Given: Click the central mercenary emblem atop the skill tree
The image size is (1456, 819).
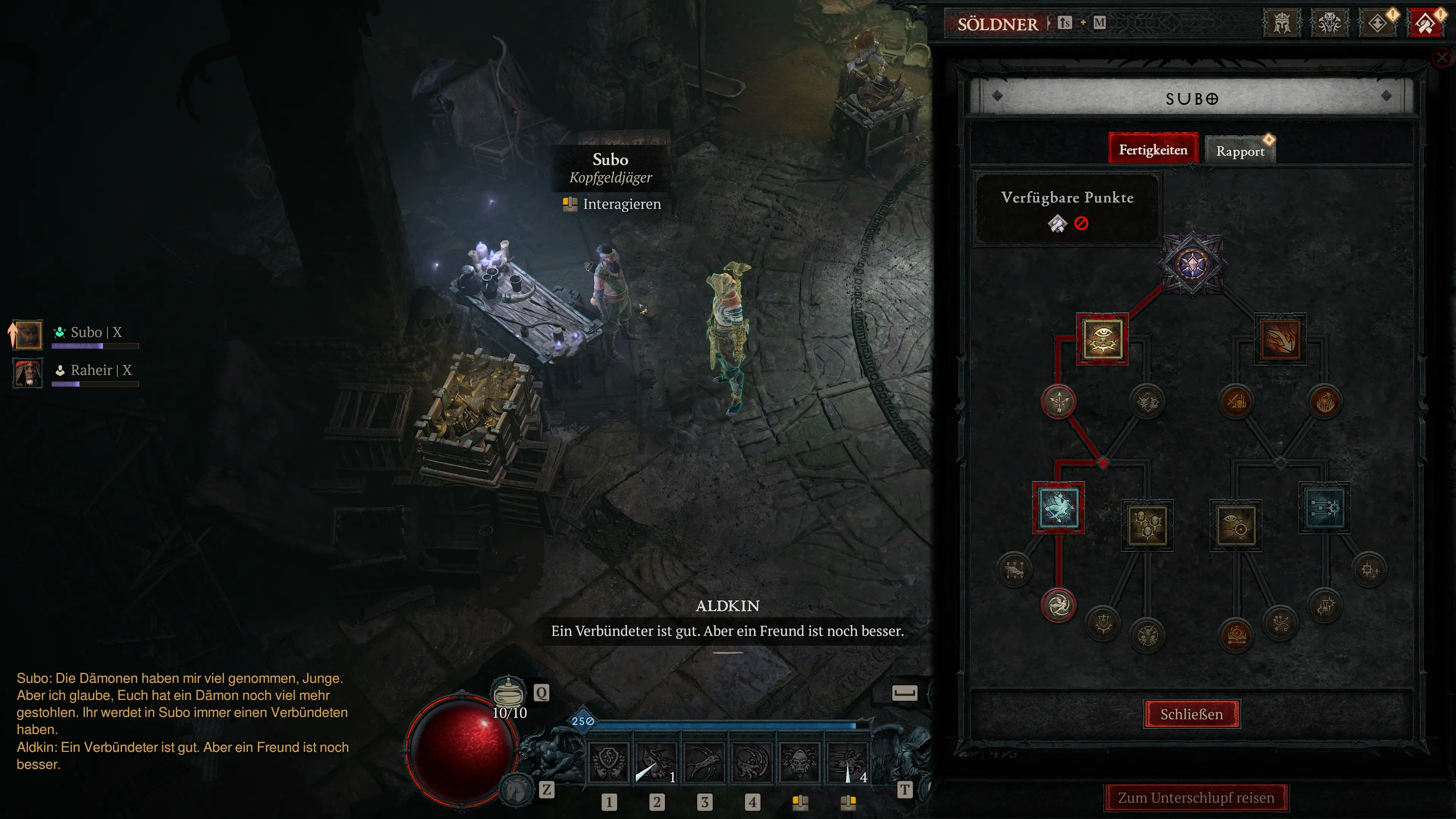Looking at the screenshot, I should point(1192,263).
